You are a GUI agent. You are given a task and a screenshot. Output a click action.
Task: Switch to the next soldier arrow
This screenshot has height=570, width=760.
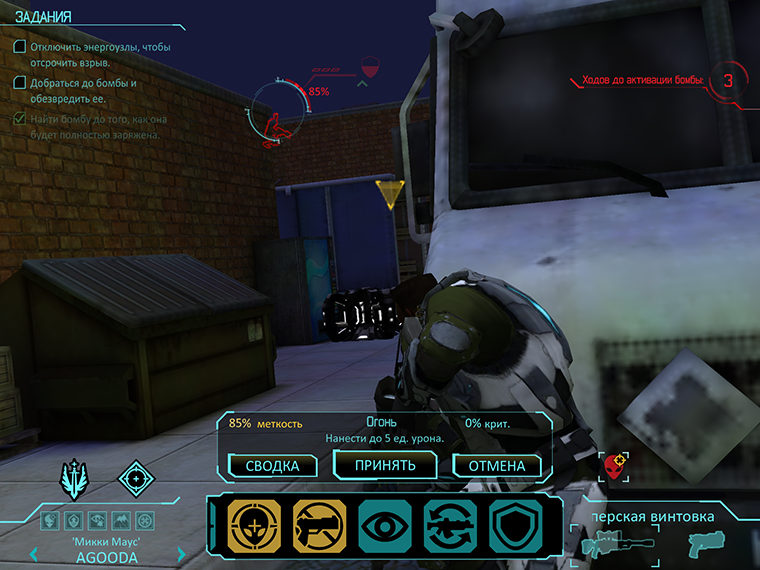pyautogui.click(x=181, y=554)
